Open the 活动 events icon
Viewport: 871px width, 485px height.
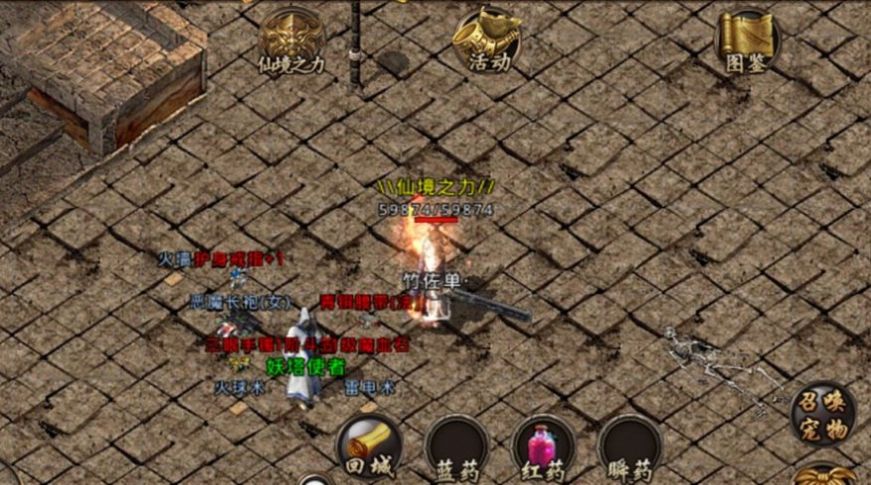[487, 40]
